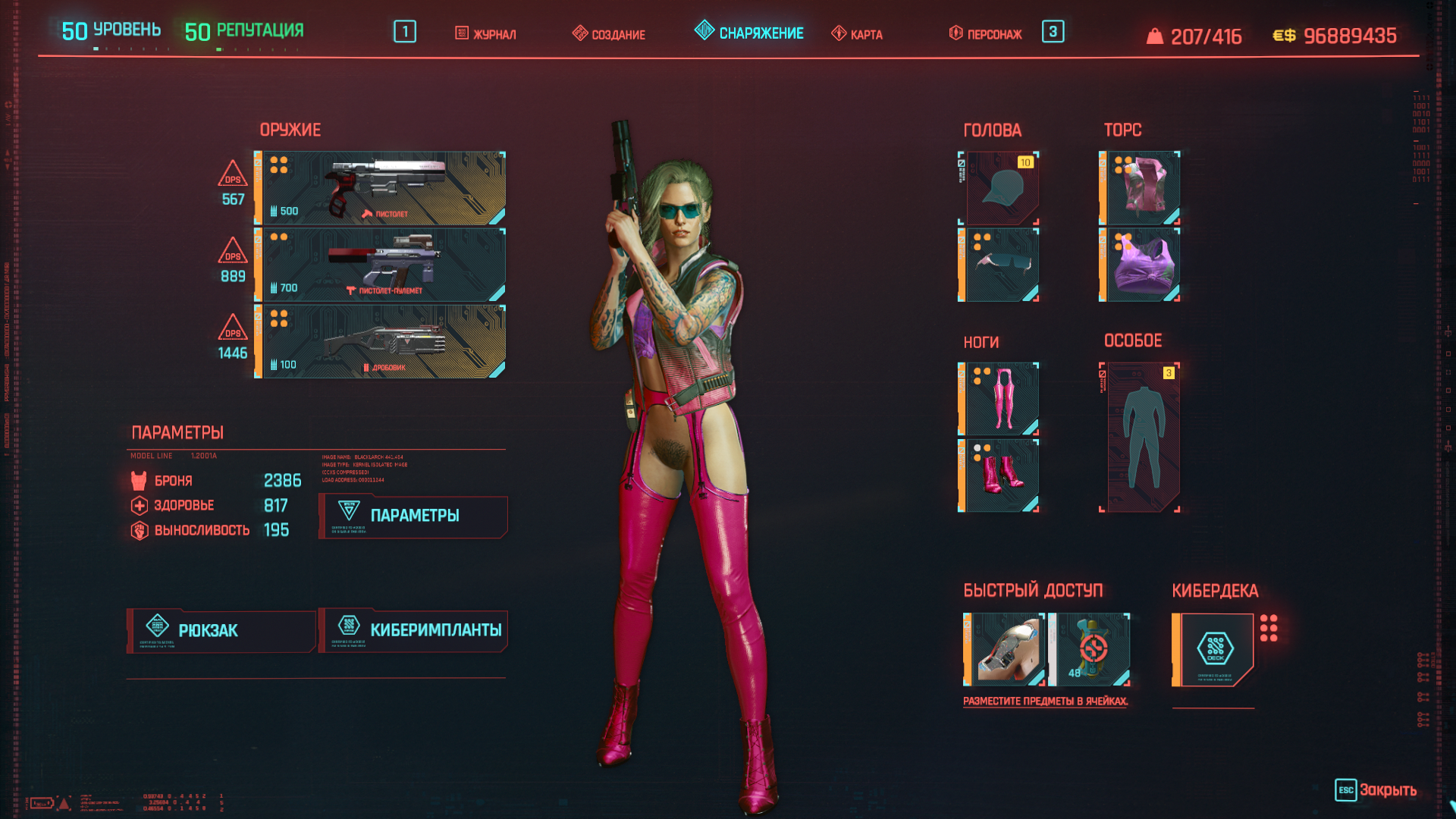
Task: Open the Параметры stats button
Action: (x=413, y=516)
